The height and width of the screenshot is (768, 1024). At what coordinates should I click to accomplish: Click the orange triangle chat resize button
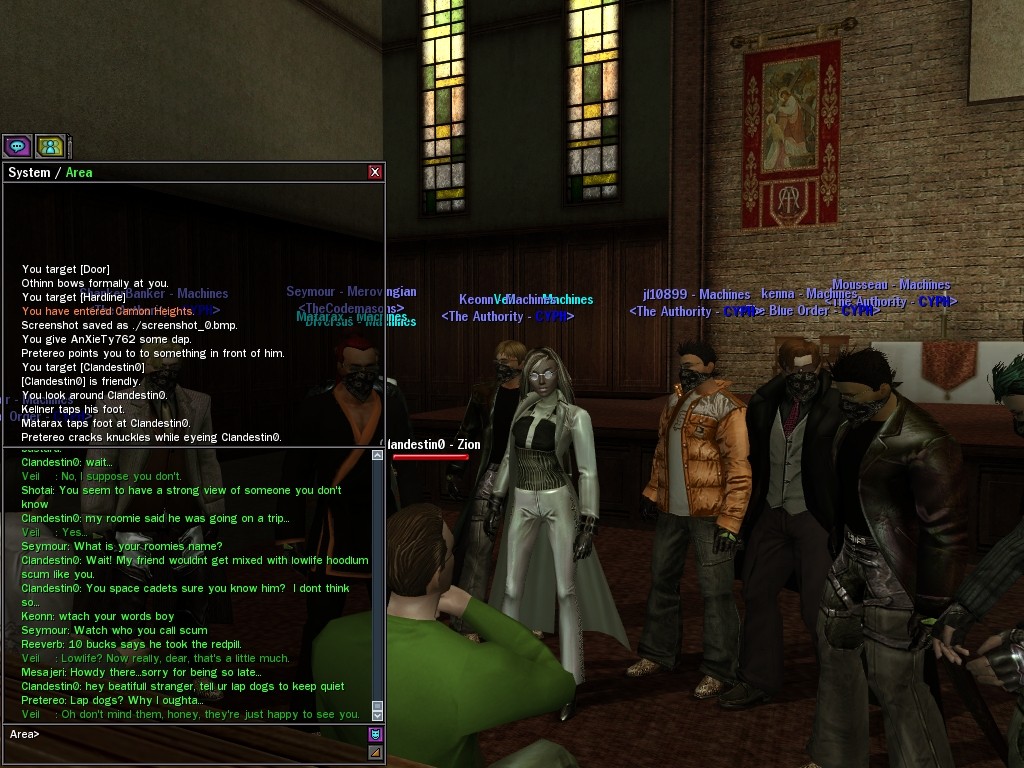tap(376, 752)
